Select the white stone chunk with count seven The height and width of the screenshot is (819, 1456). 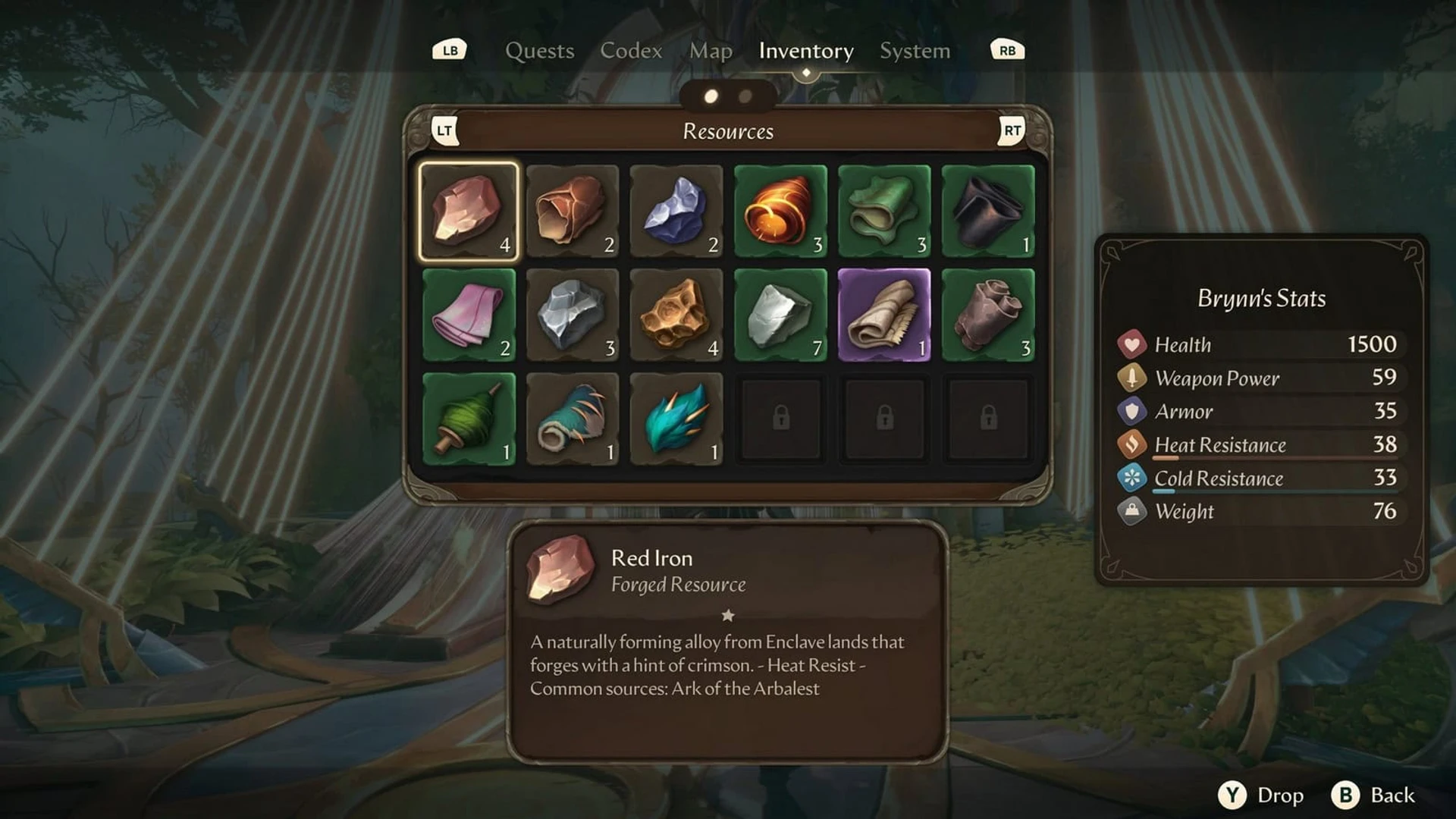point(780,315)
